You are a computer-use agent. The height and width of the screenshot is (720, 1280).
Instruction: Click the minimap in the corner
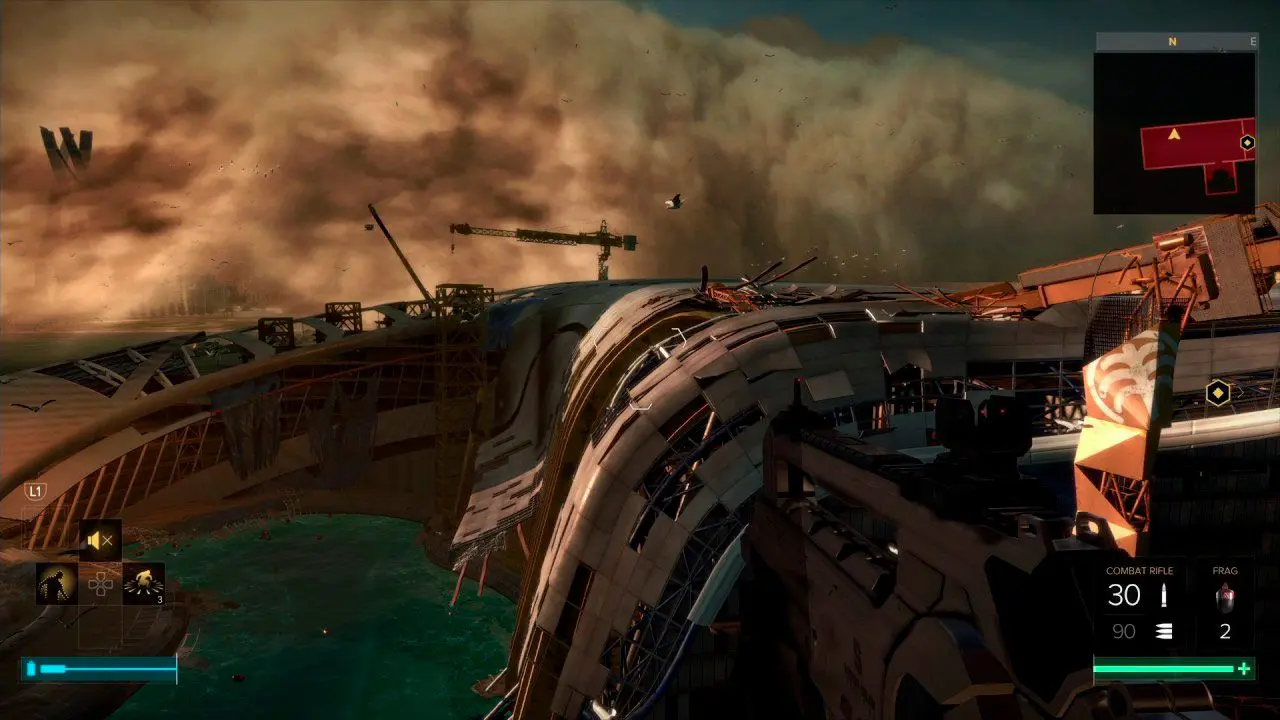[1175, 132]
